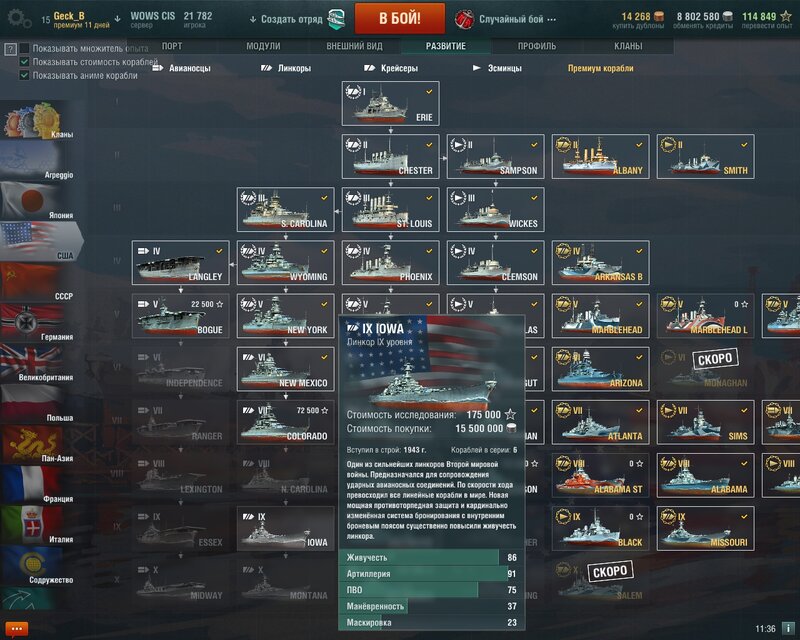Pick the Missouri premium battleship tile
The image size is (800, 640).
pos(705,529)
